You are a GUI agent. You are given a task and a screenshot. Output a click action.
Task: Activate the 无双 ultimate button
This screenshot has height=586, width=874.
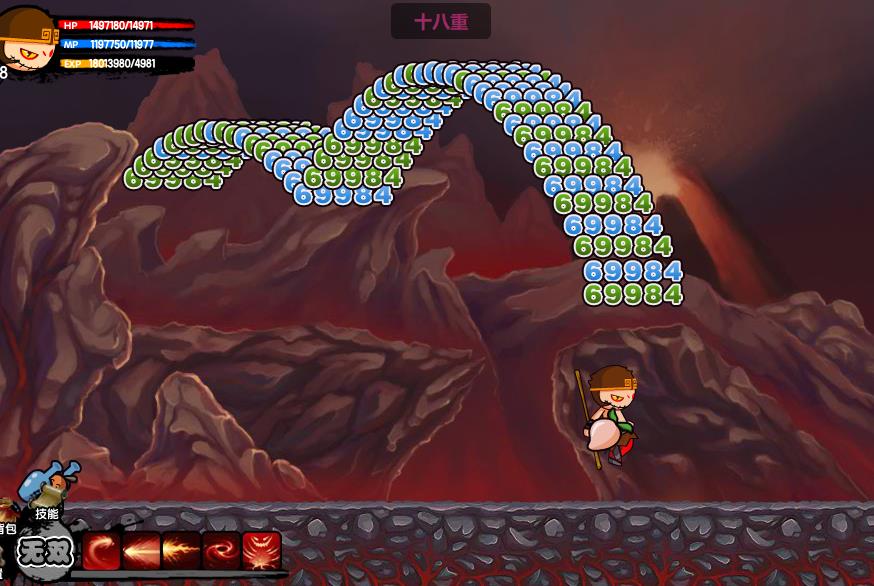click(46, 551)
